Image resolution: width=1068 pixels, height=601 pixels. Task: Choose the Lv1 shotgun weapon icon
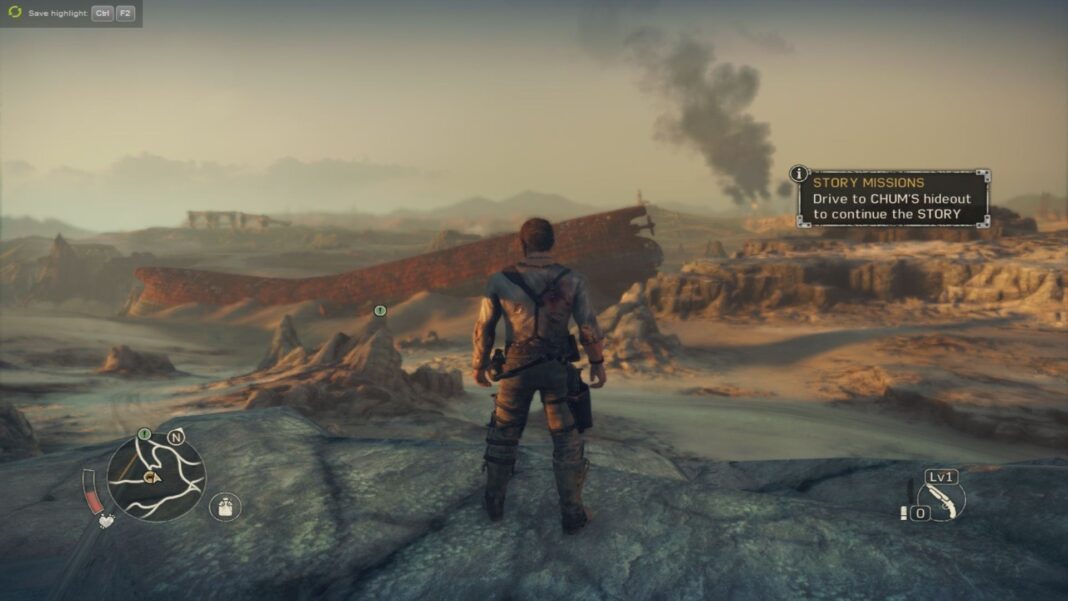[941, 499]
